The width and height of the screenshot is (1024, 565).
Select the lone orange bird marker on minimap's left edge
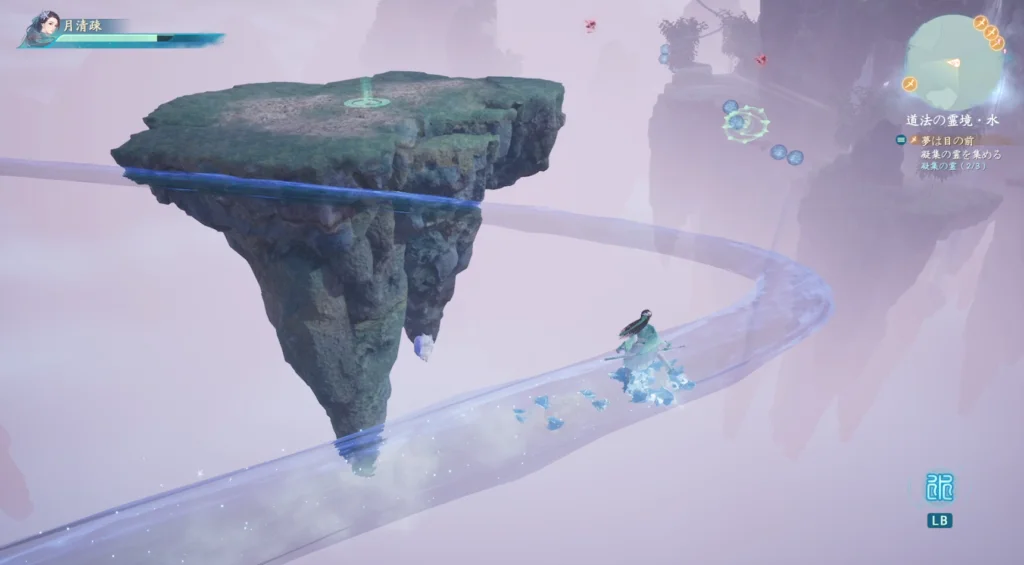tap(911, 83)
